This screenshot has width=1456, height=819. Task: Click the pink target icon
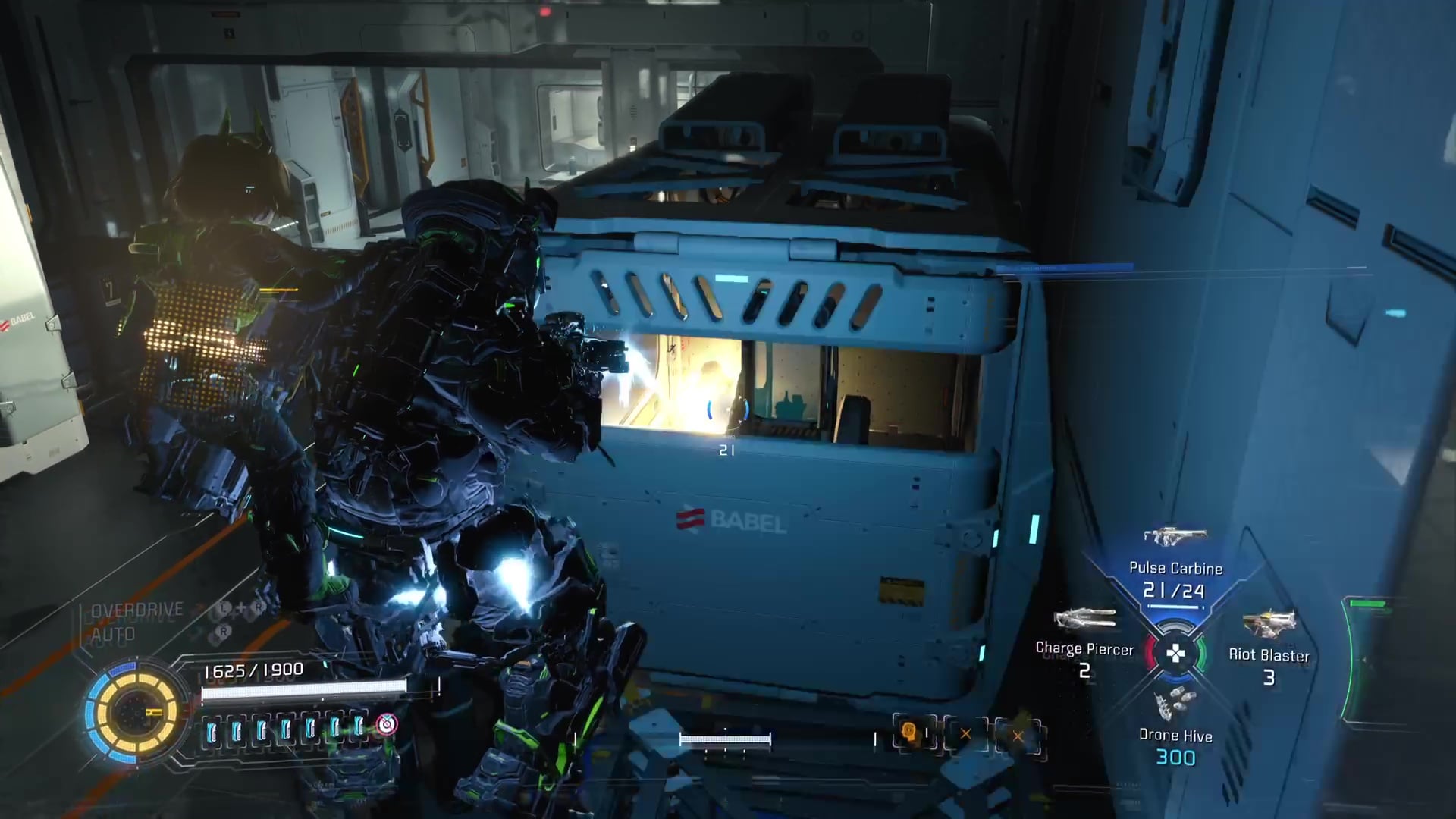387,724
